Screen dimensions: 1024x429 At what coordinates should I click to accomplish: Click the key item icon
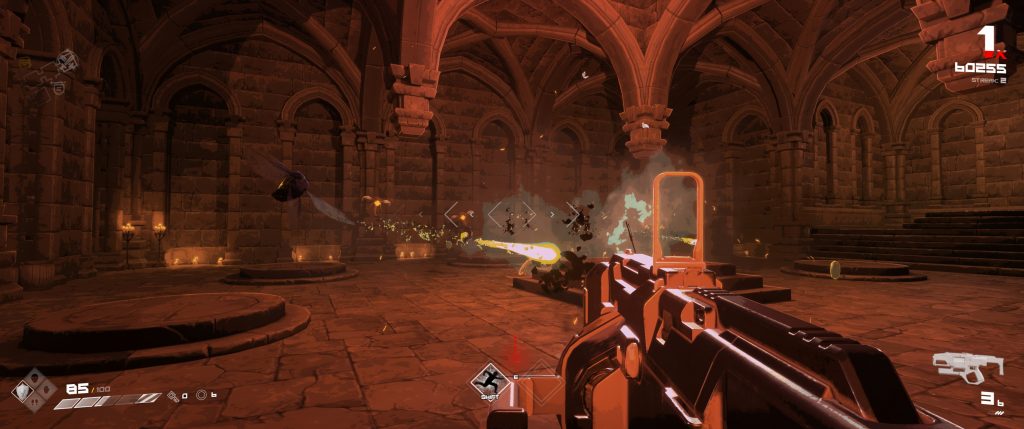pyautogui.click(x=172, y=395)
